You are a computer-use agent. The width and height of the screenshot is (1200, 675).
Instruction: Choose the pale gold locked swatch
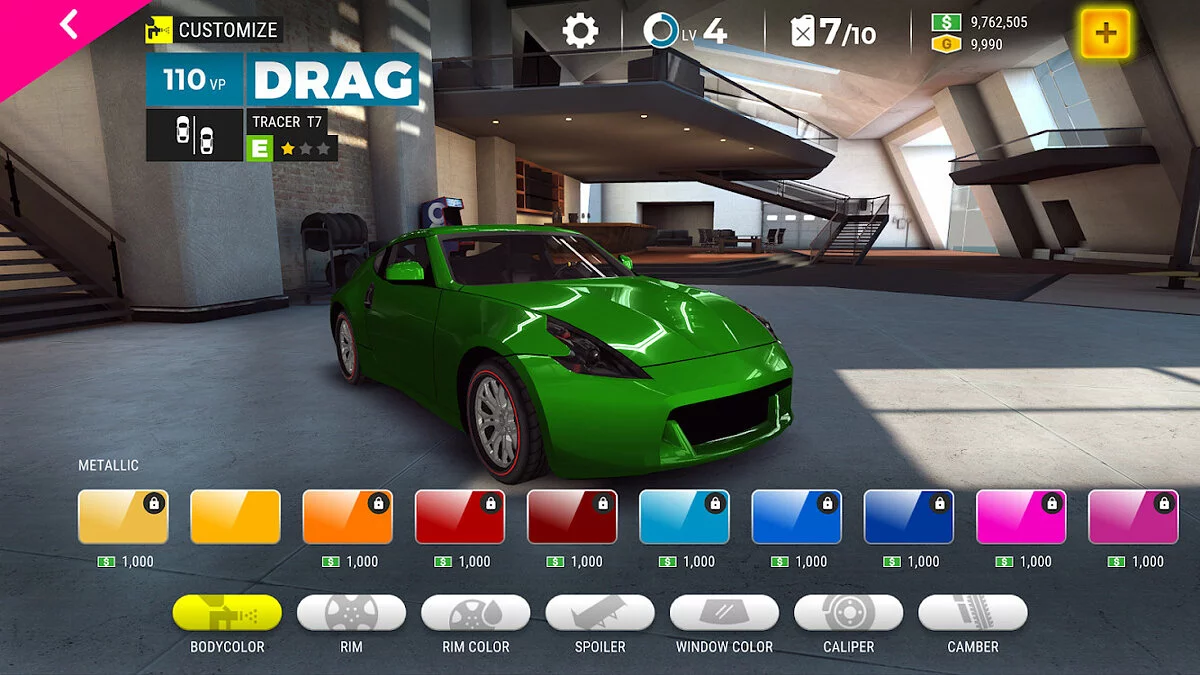[x=123, y=517]
